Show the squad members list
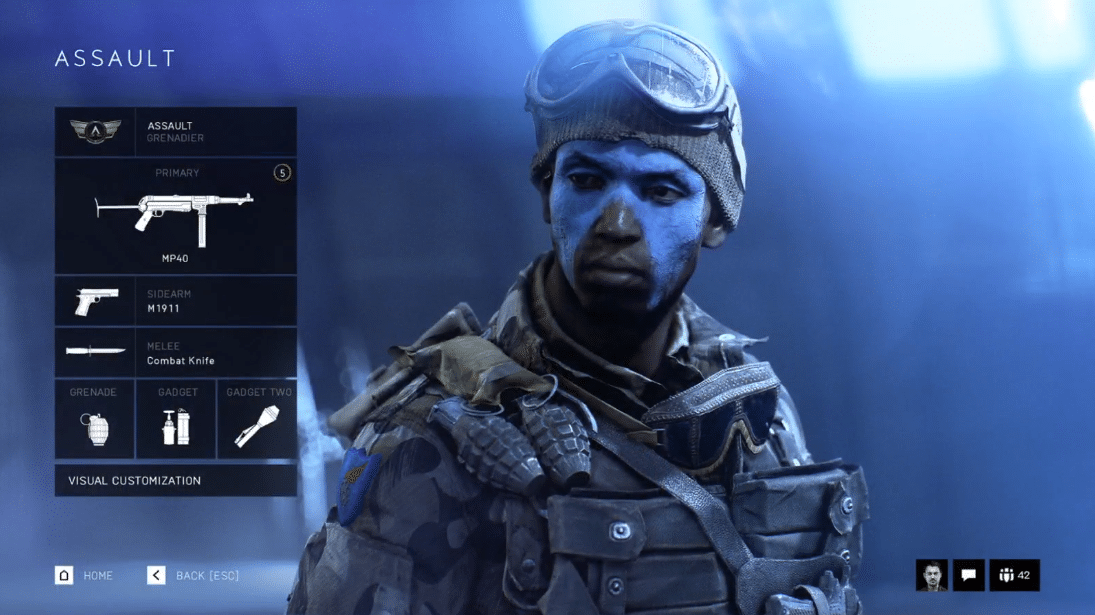Image resolution: width=1095 pixels, height=615 pixels. click(x=1014, y=575)
